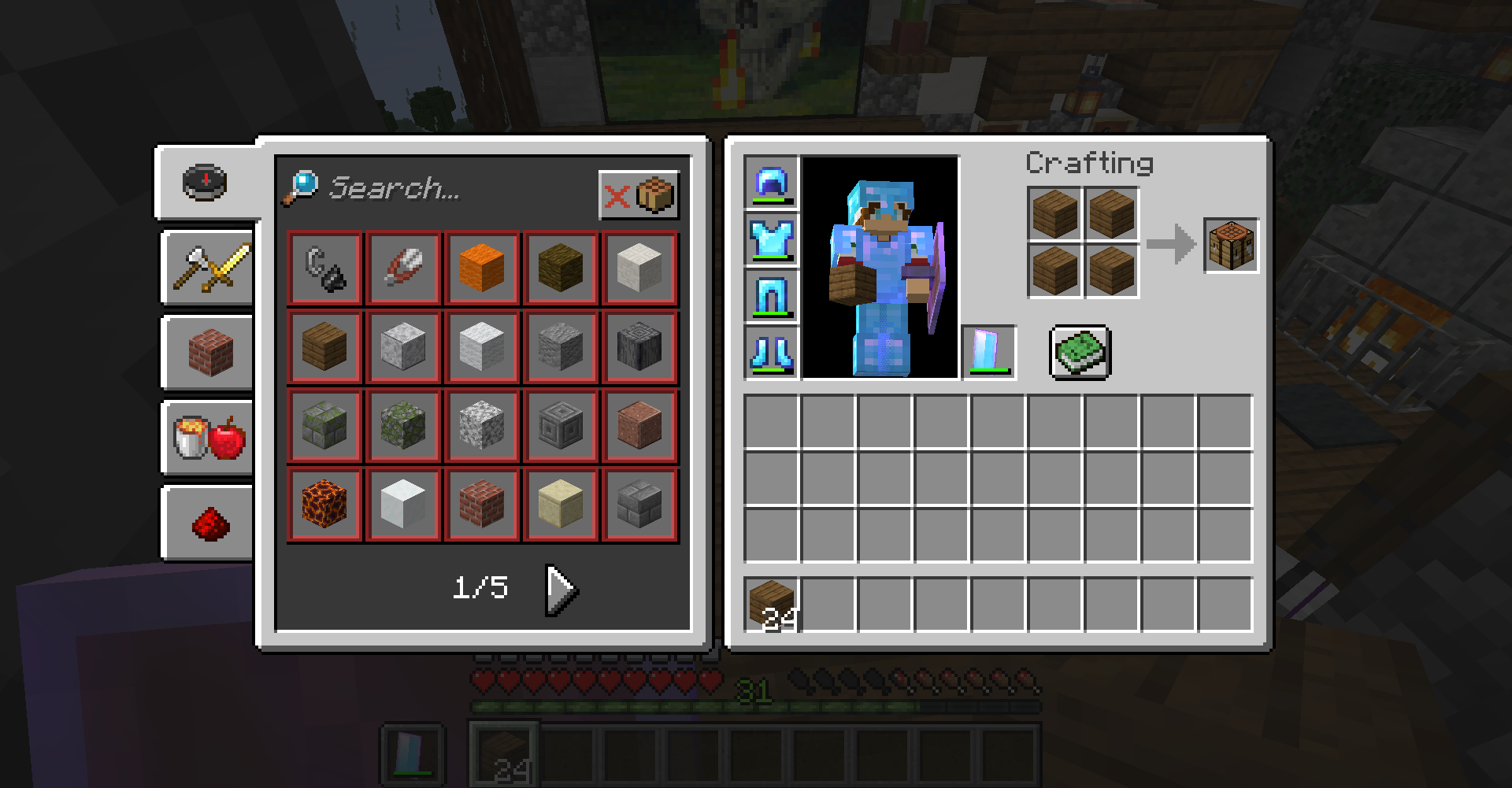Viewport: 1512px width, 788px height.
Task: Select the shield in the offhand slot
Action: (x=988, y=352)
